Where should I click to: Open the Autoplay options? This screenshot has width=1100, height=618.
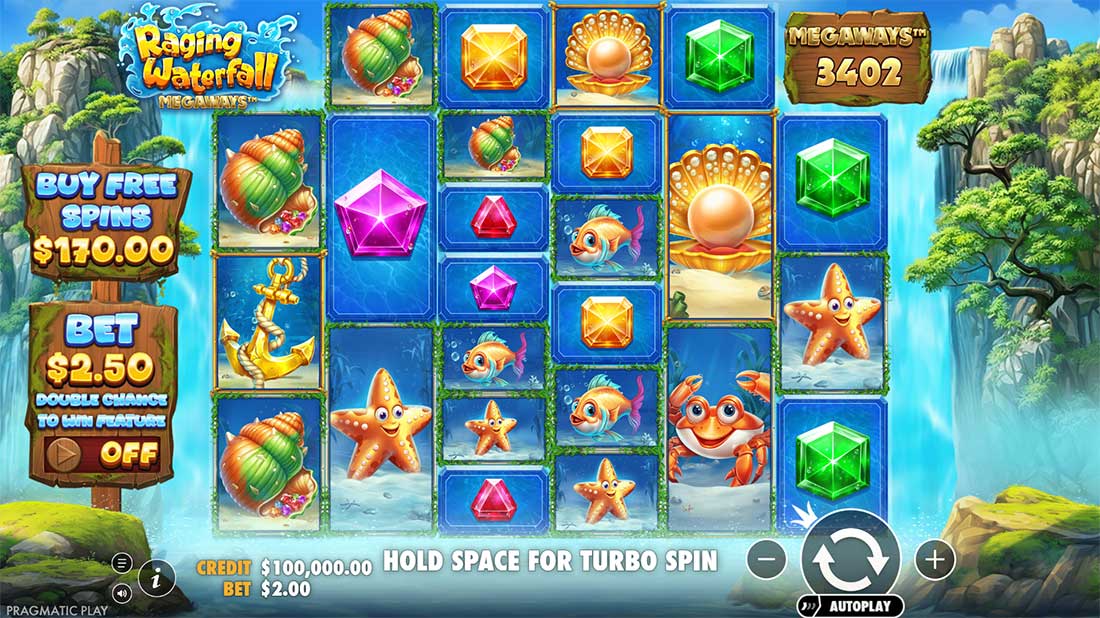click(x=851, y=606)
